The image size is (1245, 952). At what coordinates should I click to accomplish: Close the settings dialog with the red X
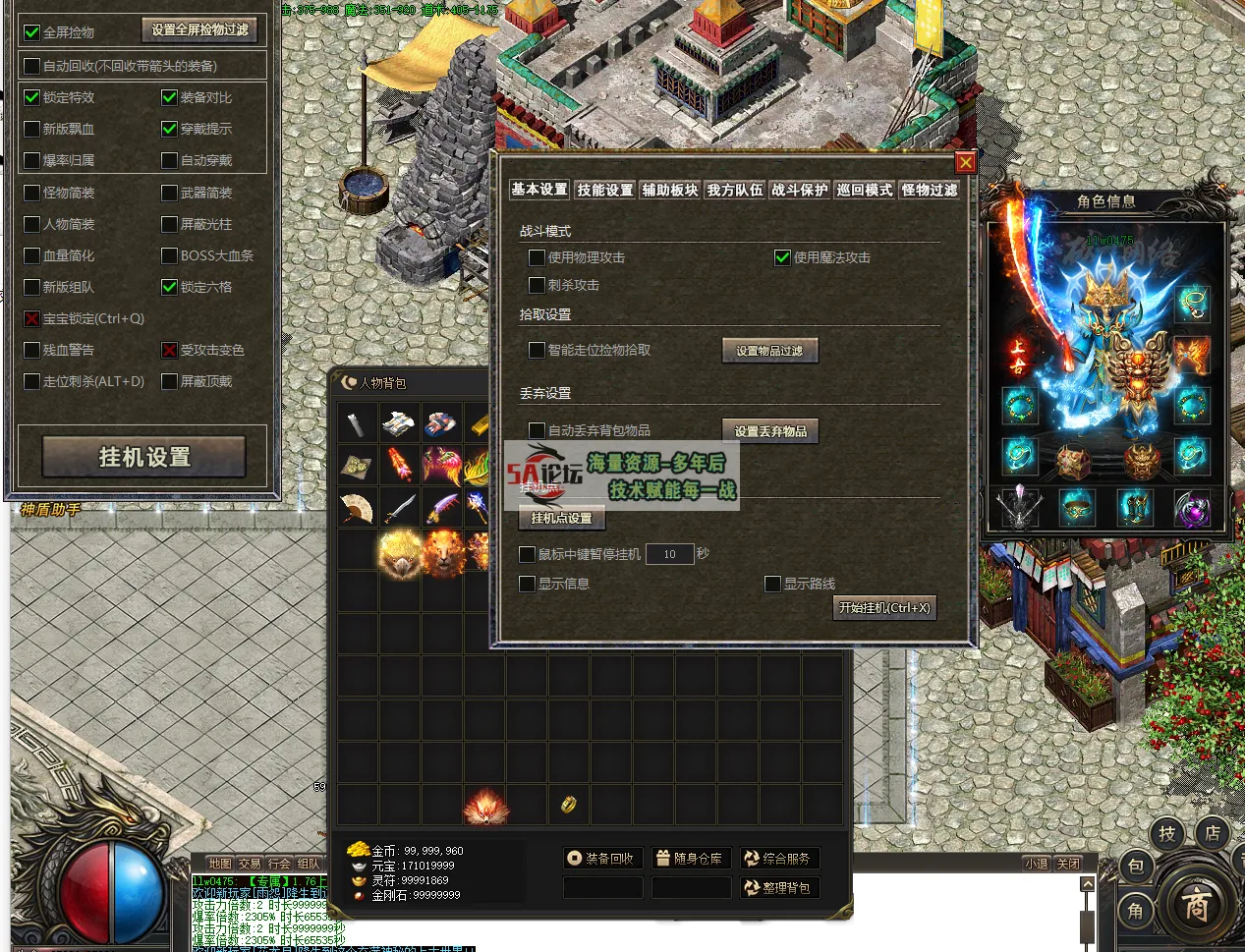tap(965, 163)
